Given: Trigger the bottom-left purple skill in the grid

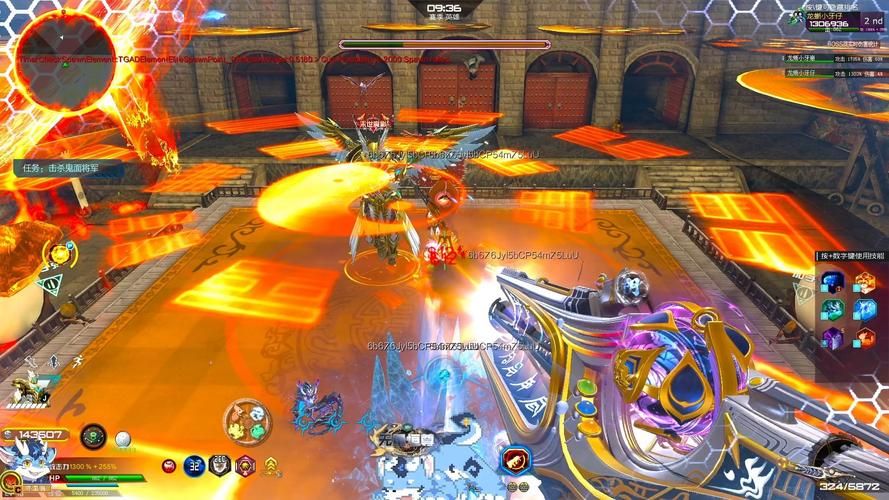Looking at the screenshot, I should (832, 338).
